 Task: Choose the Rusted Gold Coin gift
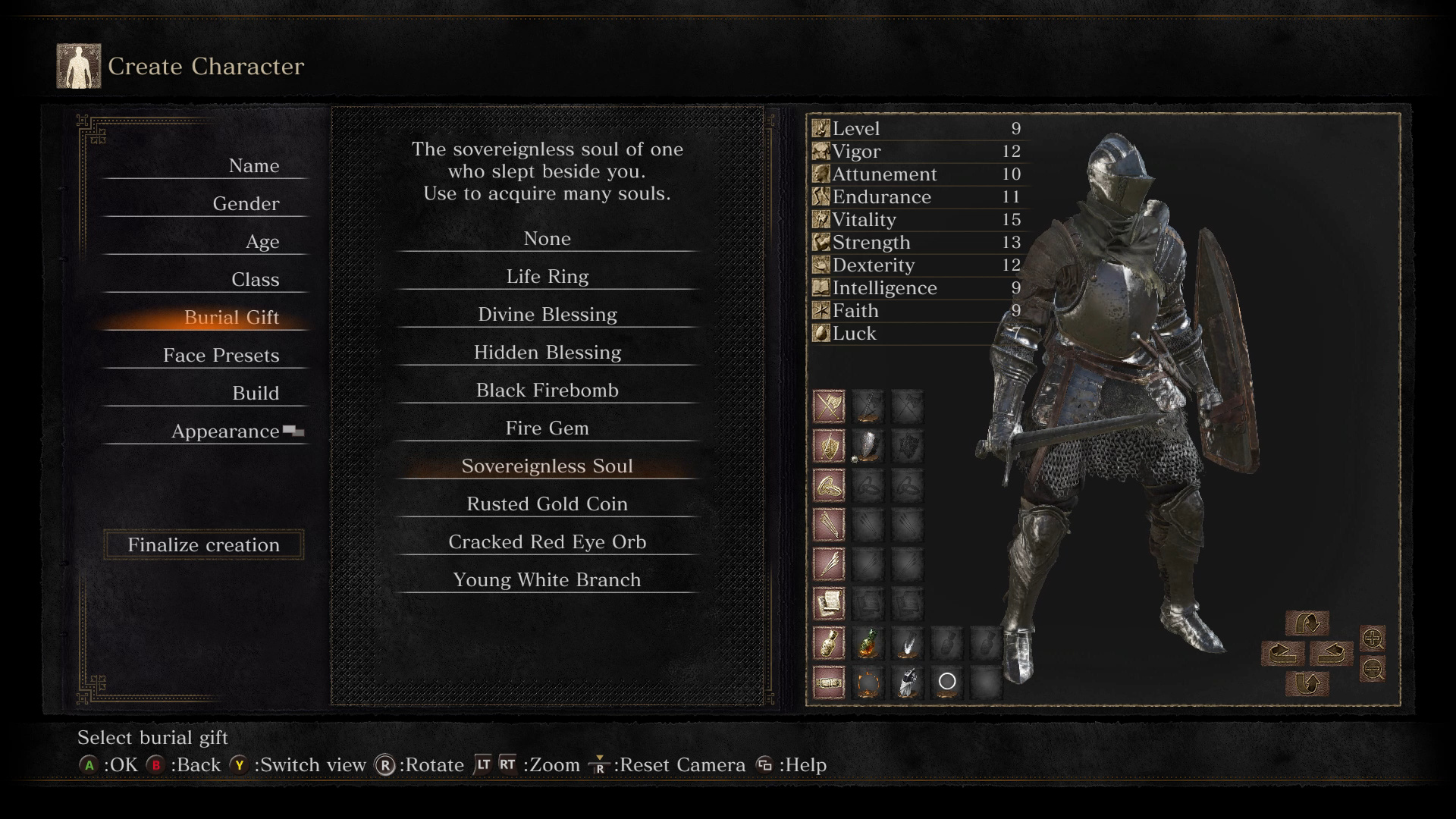547,504
